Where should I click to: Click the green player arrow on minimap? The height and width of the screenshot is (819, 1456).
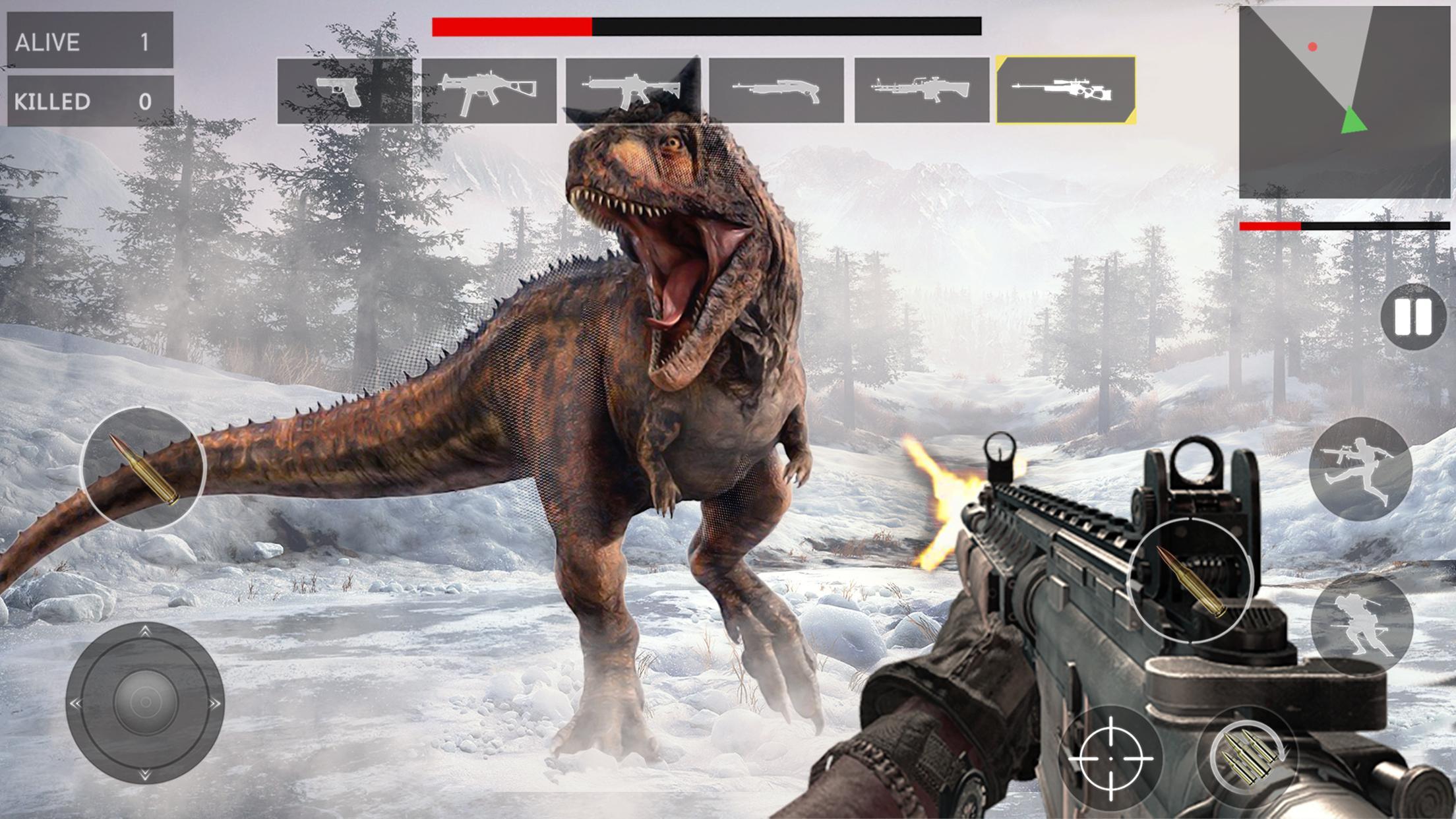pos(1354,119)
